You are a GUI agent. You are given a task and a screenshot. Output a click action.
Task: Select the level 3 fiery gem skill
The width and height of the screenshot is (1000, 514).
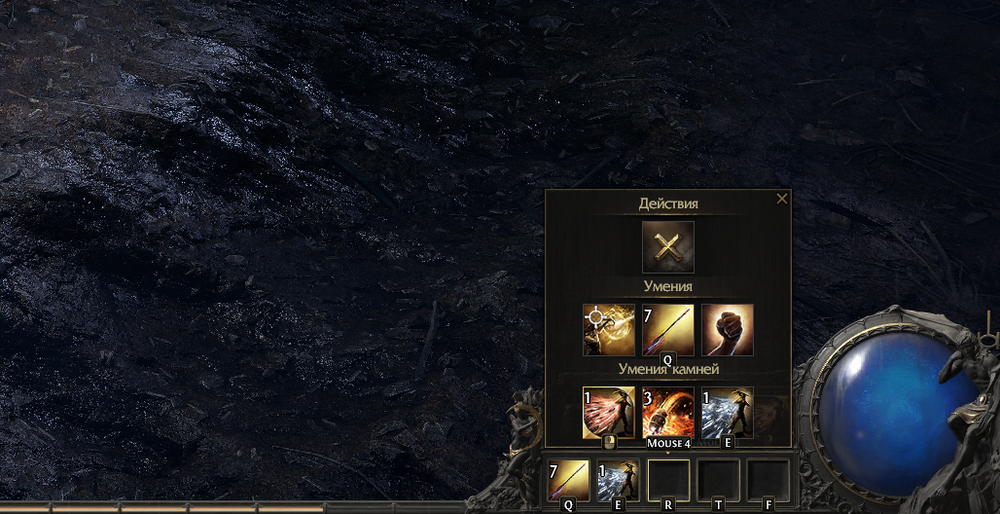coord(668,412)
